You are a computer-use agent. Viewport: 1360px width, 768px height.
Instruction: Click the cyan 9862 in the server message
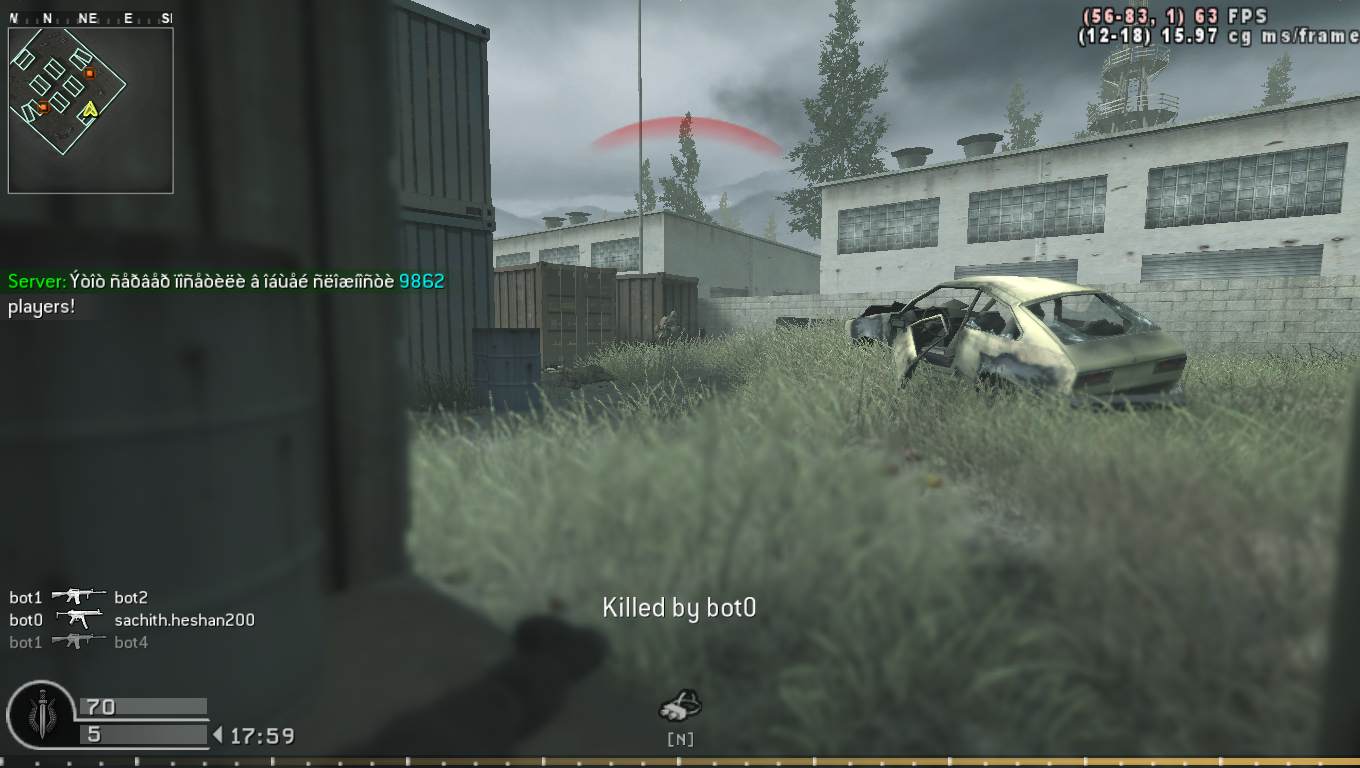click(421, 281)
